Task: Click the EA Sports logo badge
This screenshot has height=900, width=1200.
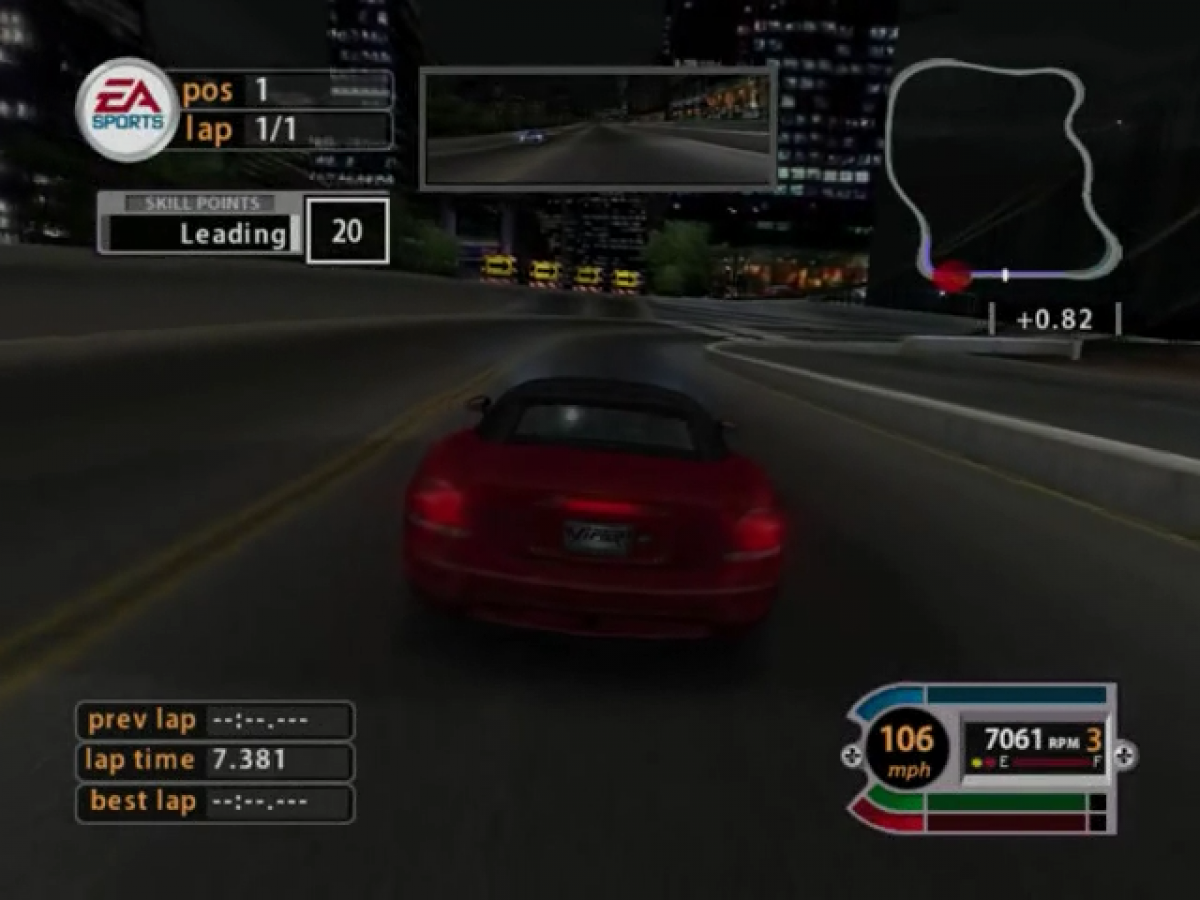Action: pyautogui.click(x=127, y=109)
